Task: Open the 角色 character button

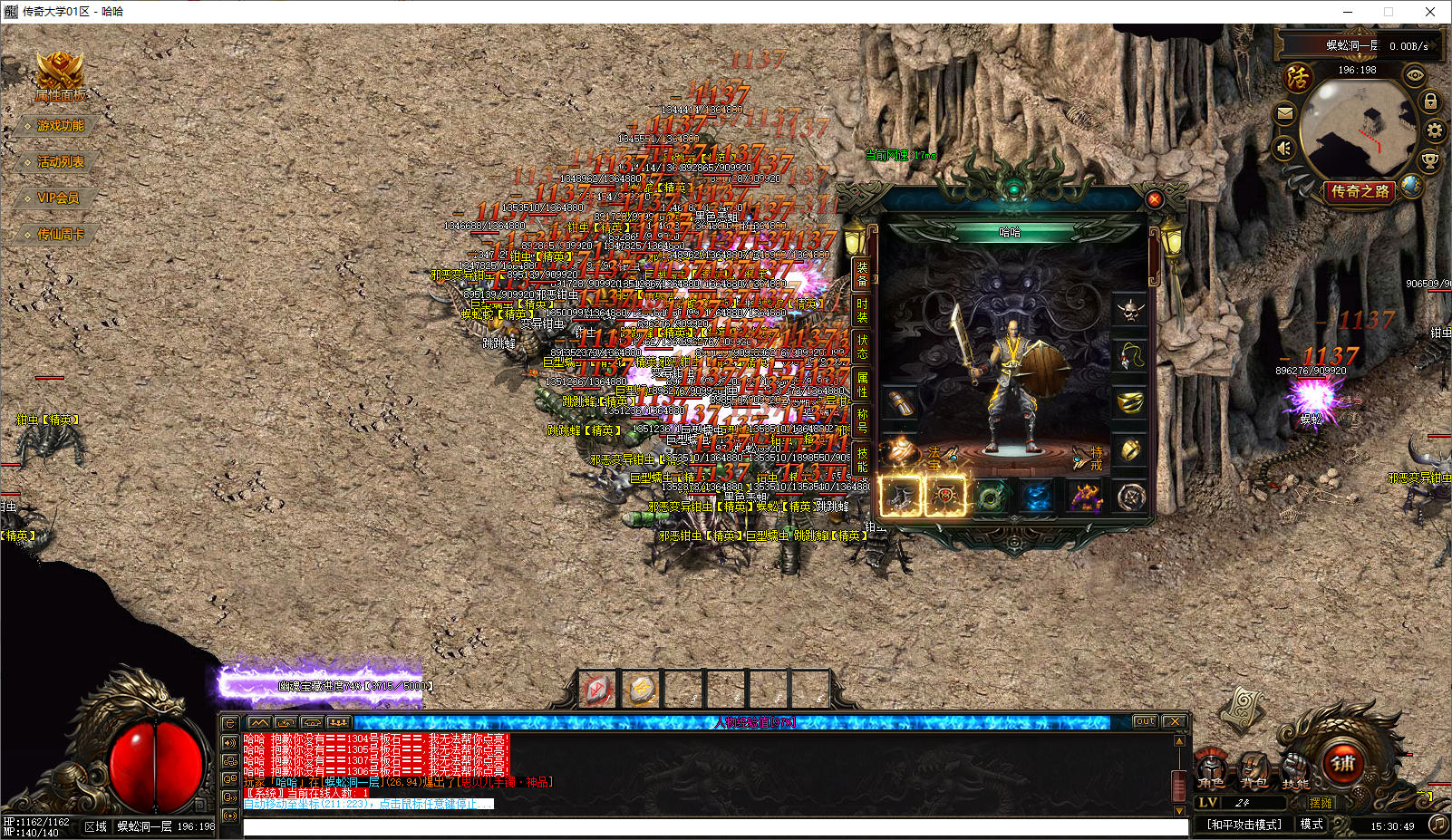Action: [x=1211, y=769]
